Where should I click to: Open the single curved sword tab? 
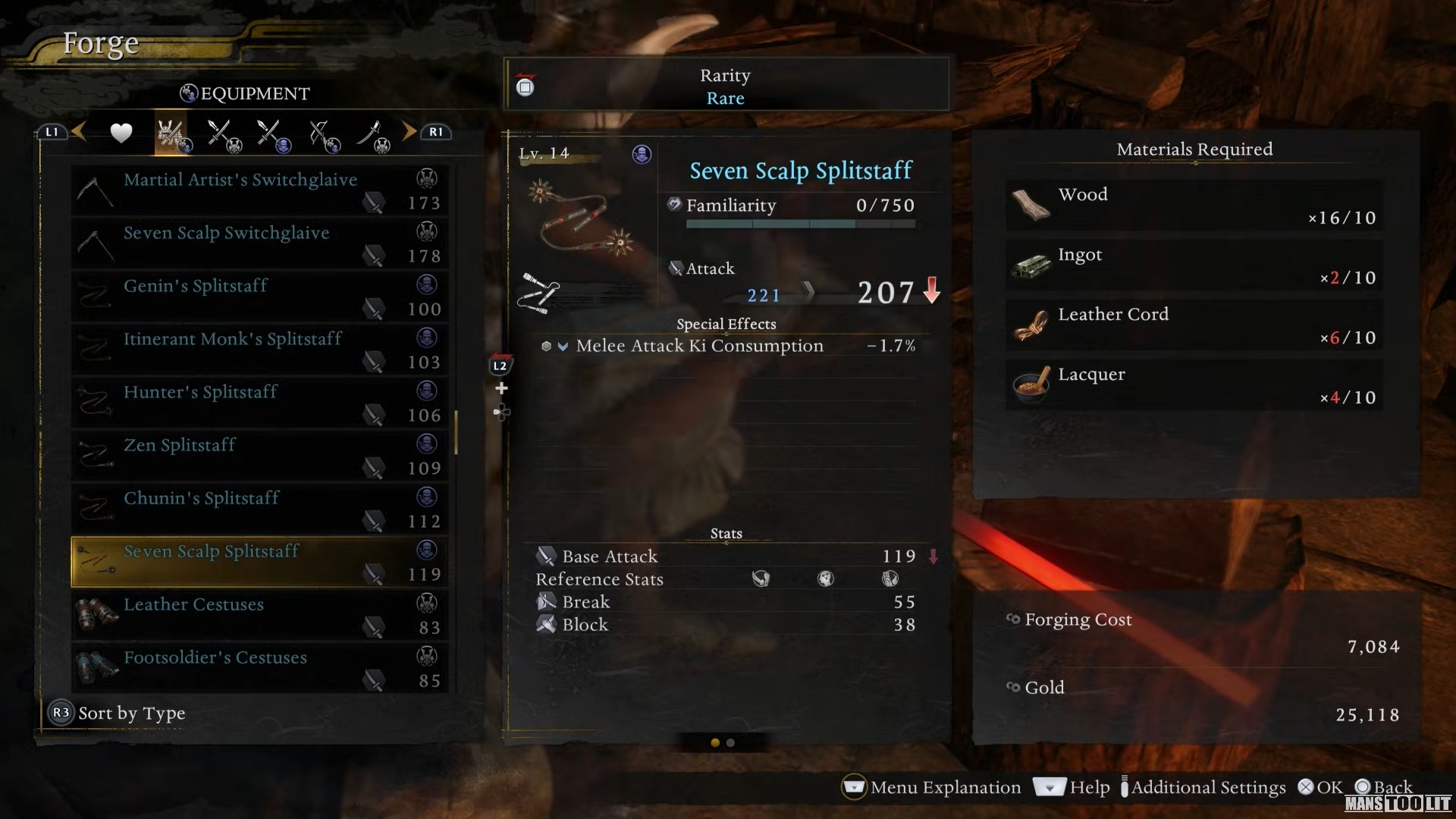tap(373, 135)
